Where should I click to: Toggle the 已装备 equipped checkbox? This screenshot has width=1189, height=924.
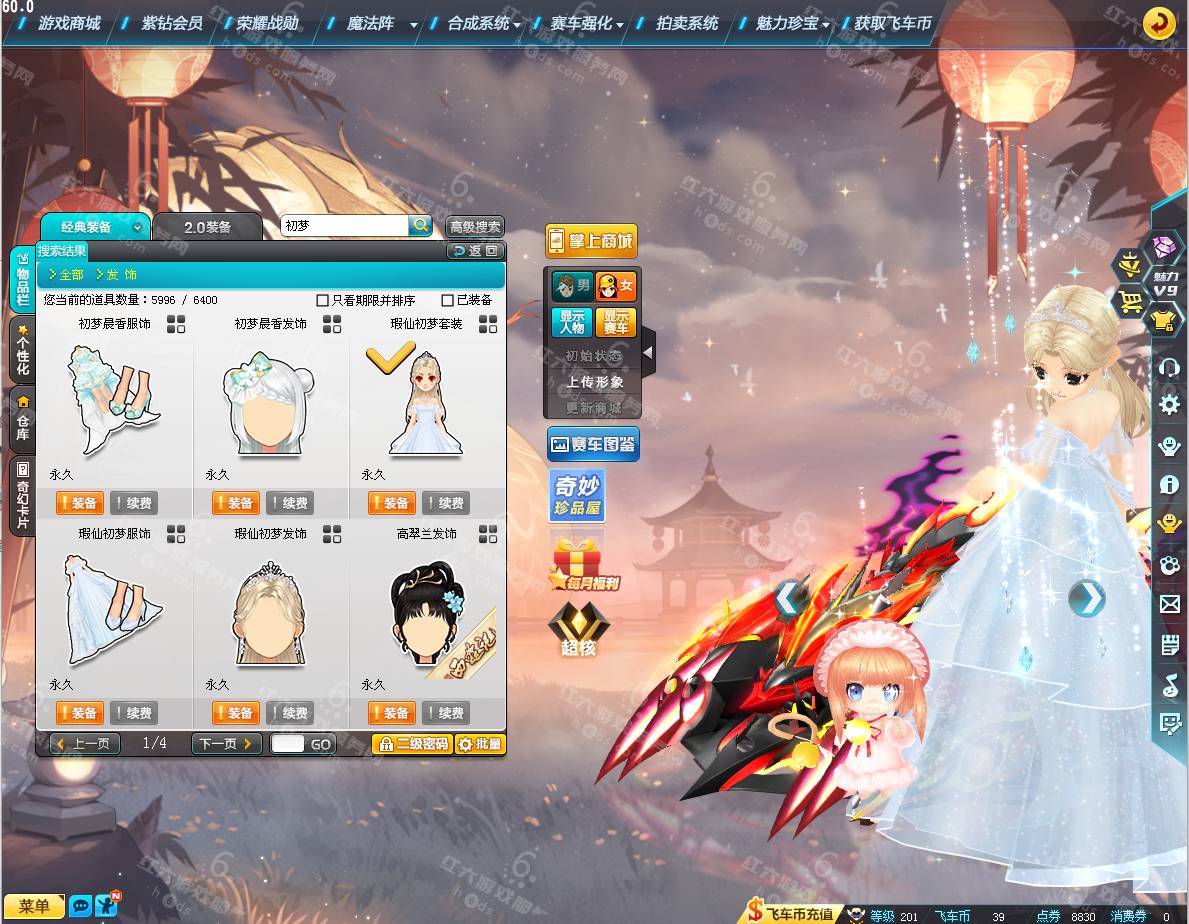tap(448, 300)
